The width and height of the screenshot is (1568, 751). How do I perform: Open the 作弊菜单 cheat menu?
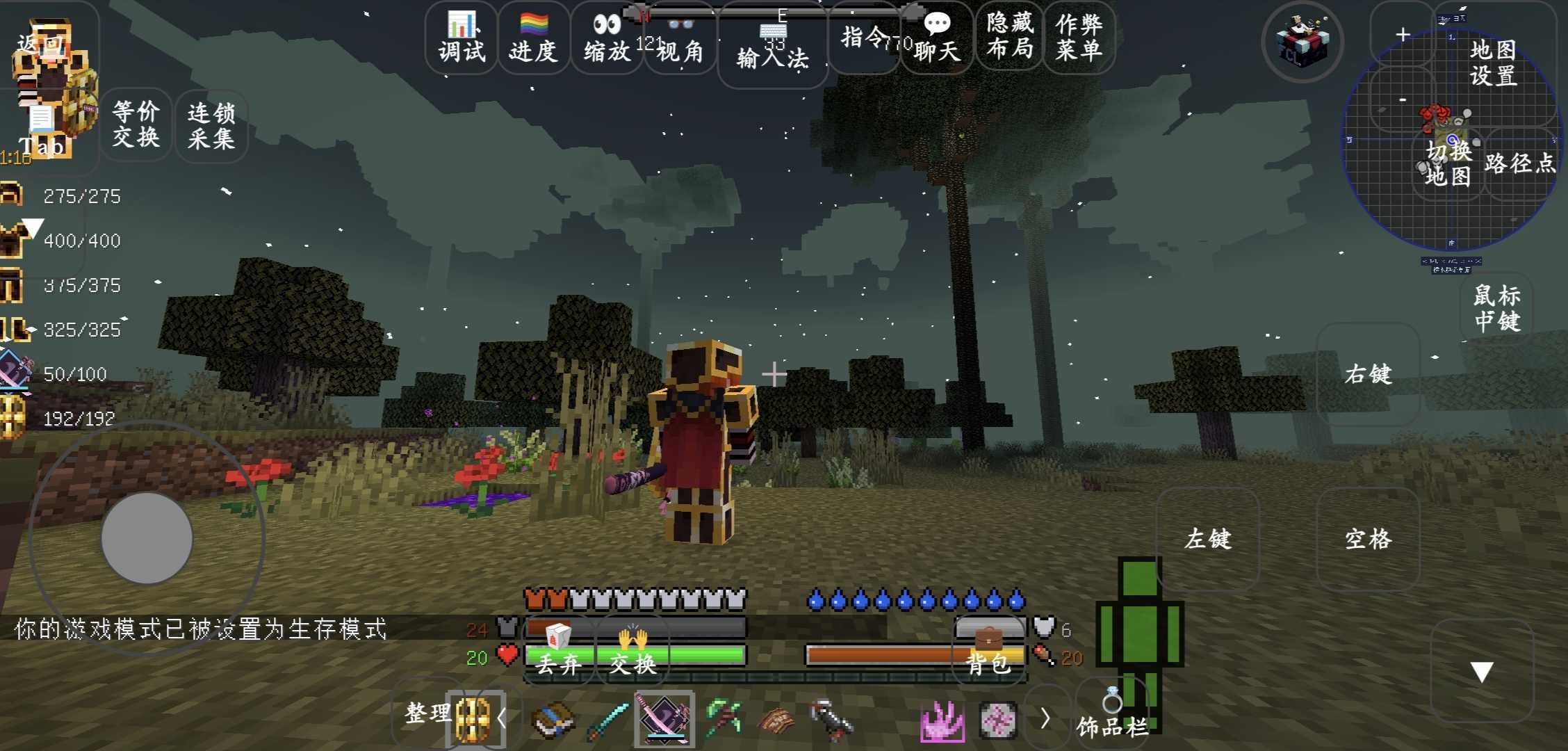click(1079, 36)
